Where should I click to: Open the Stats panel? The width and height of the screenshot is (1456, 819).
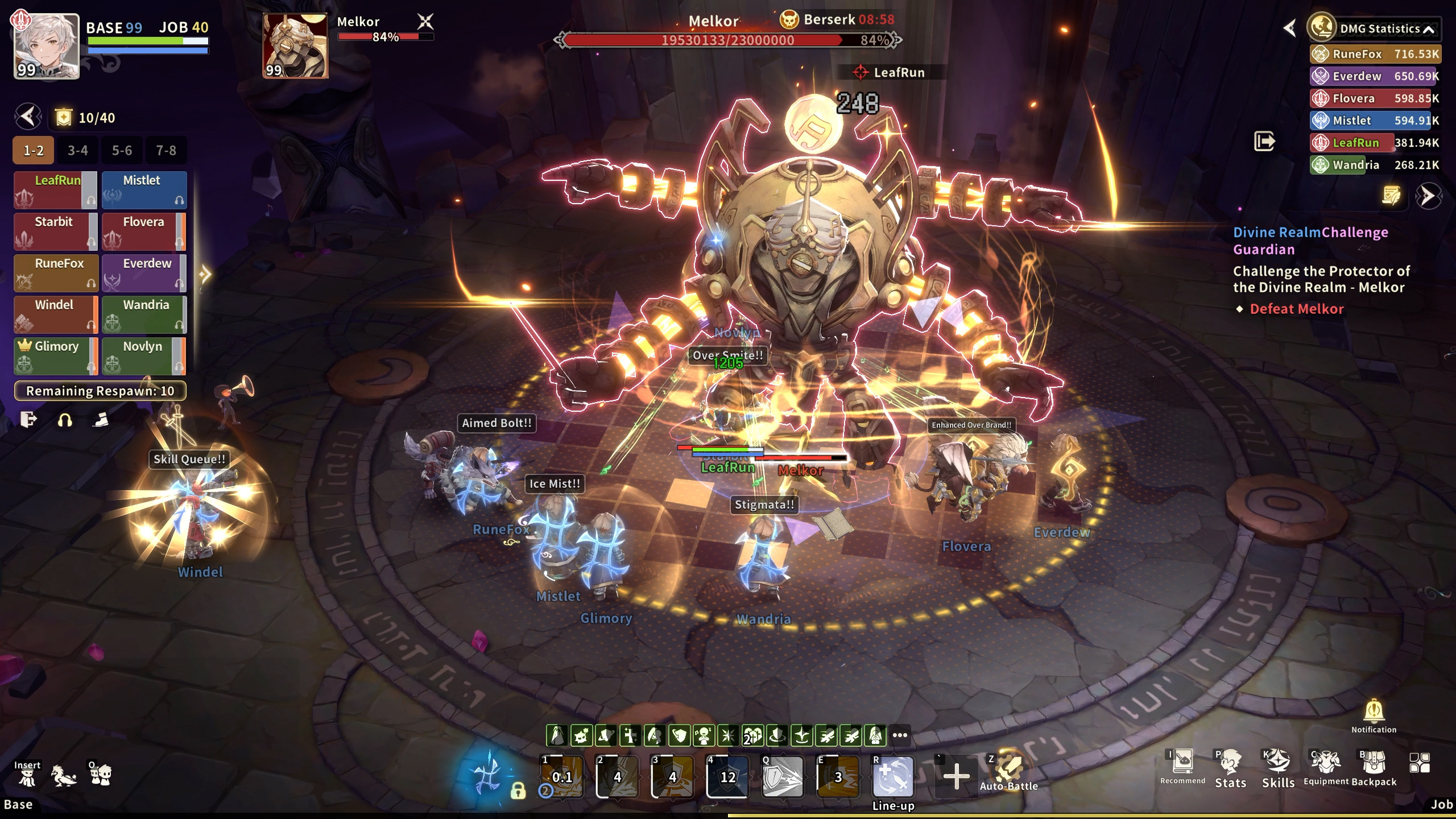click(x=1230, y=769)
